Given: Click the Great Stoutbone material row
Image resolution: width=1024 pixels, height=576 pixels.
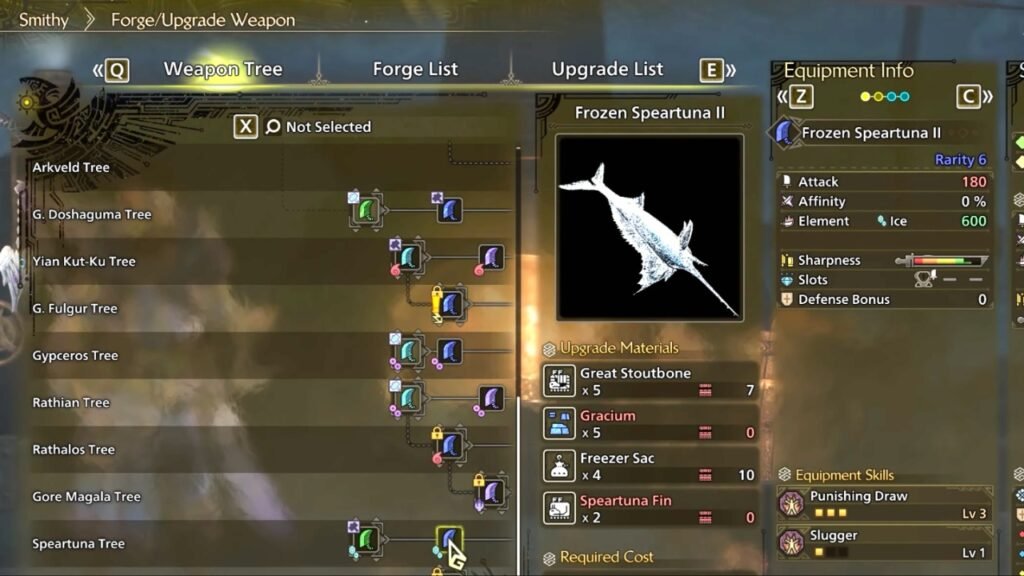Looking at the screenshot, I should point(650,381).
